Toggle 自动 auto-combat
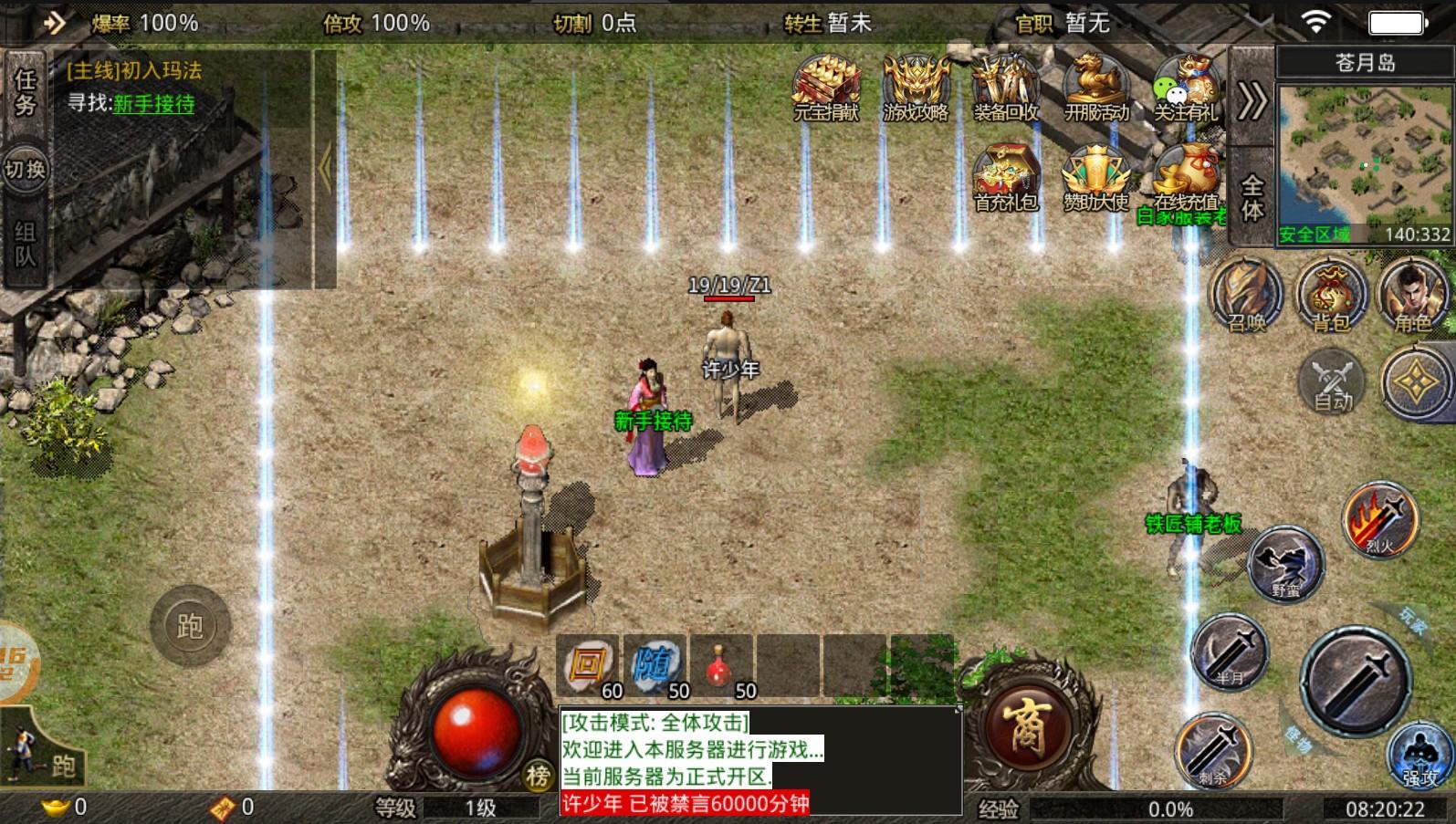1456x824 pixels. pyautogui.click(x=1332, y=381)
